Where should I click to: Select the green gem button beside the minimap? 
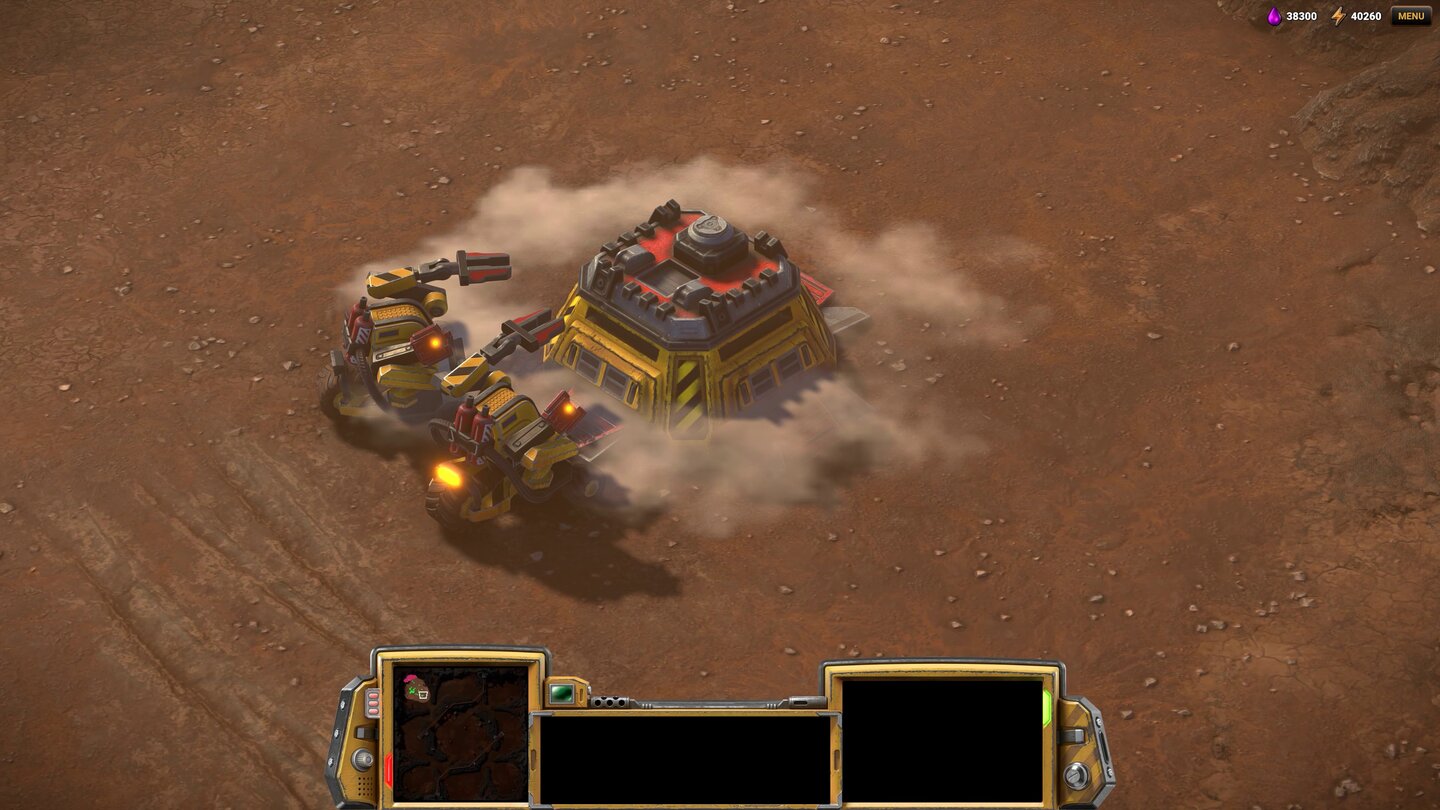coord(563,693)
